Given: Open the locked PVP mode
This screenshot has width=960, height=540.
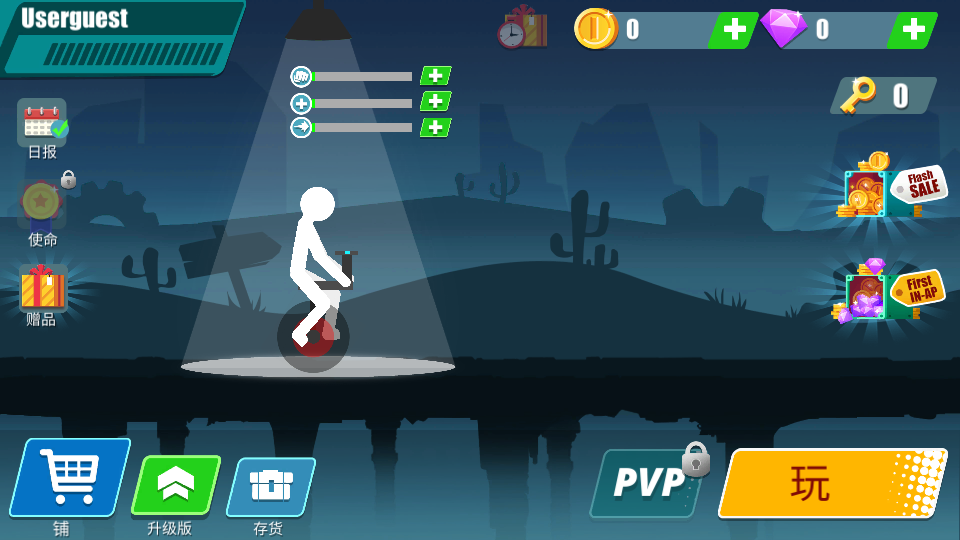Looking at the screenshot, I should pos(649,483).
